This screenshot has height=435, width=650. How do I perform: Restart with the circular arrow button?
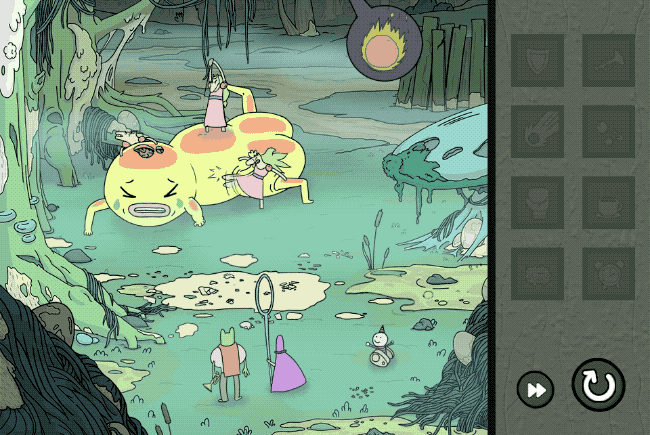pyautogui.click(x=598, y=385)
